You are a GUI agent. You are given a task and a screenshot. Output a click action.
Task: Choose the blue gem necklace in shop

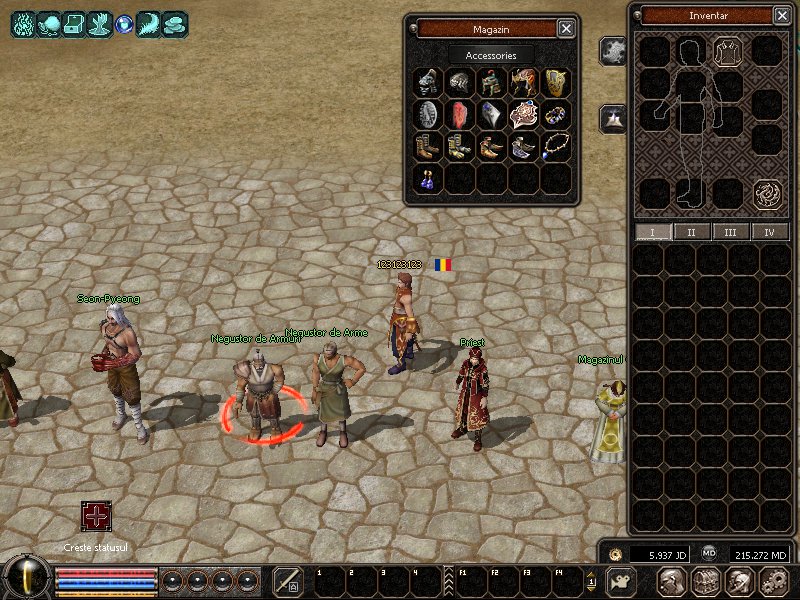[x=556, y=147]
